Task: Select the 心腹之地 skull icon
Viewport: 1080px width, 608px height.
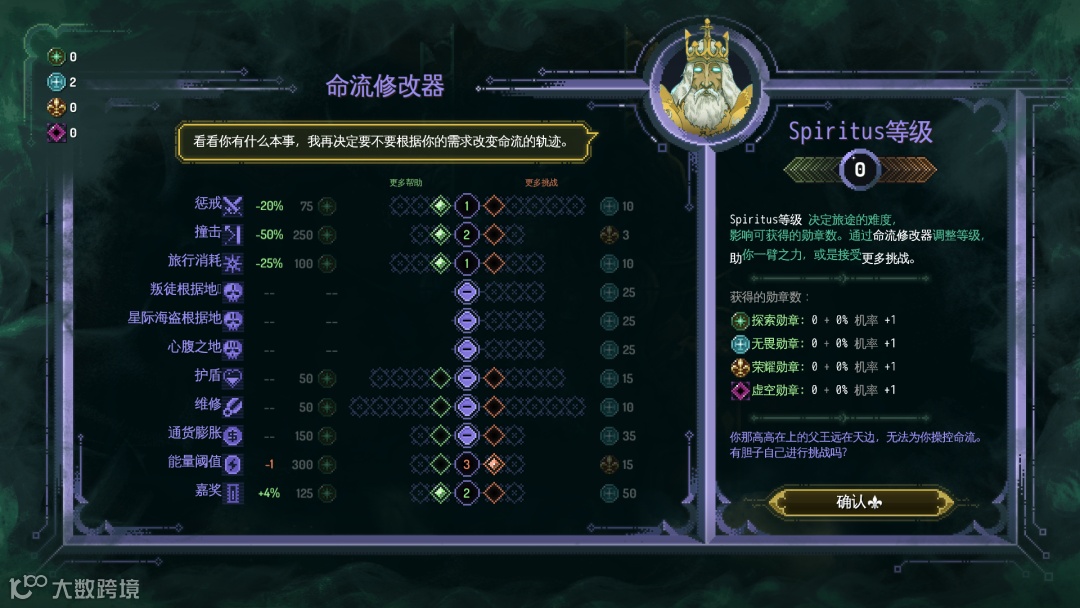Action: [x=233, y=350]
